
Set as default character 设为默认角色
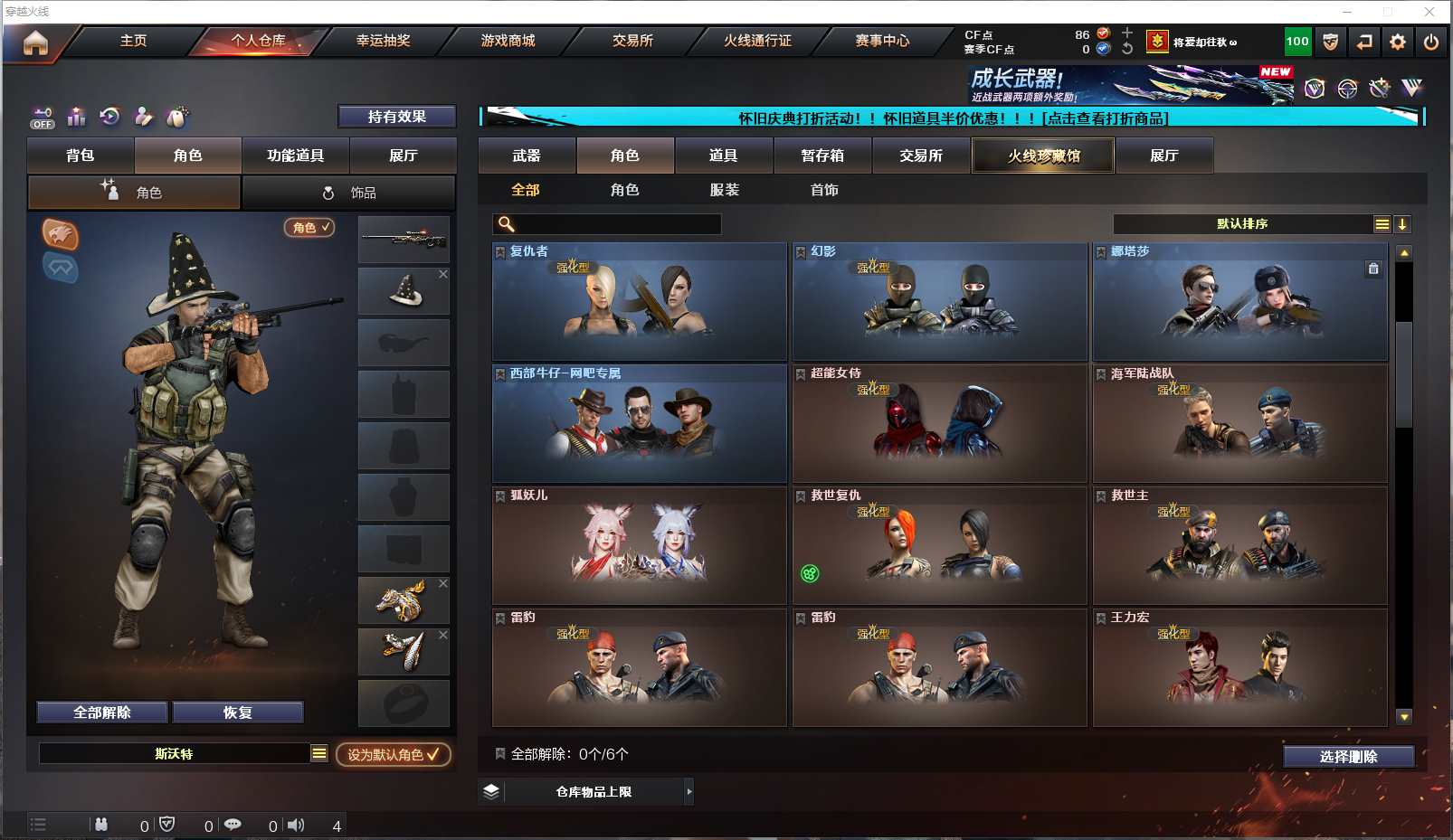click(393, 754)
